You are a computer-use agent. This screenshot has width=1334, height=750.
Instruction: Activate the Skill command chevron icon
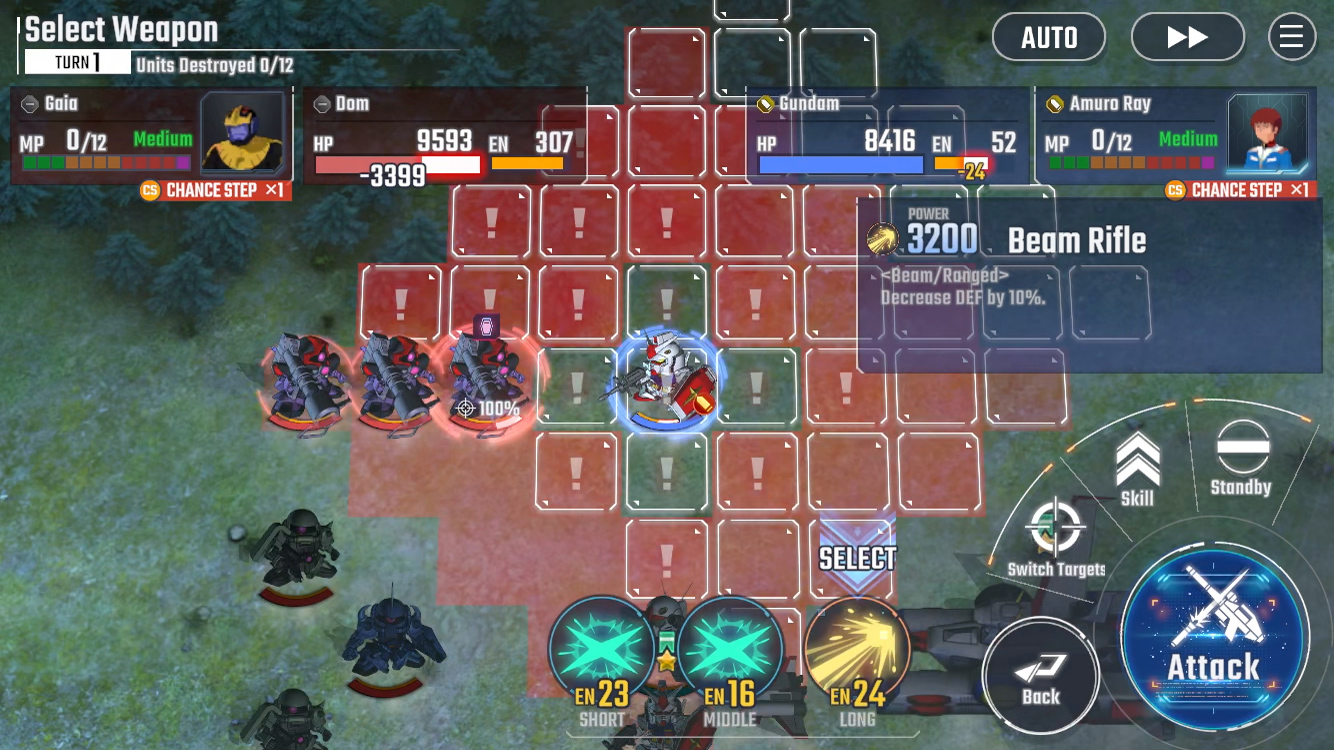pos(1136,460)
